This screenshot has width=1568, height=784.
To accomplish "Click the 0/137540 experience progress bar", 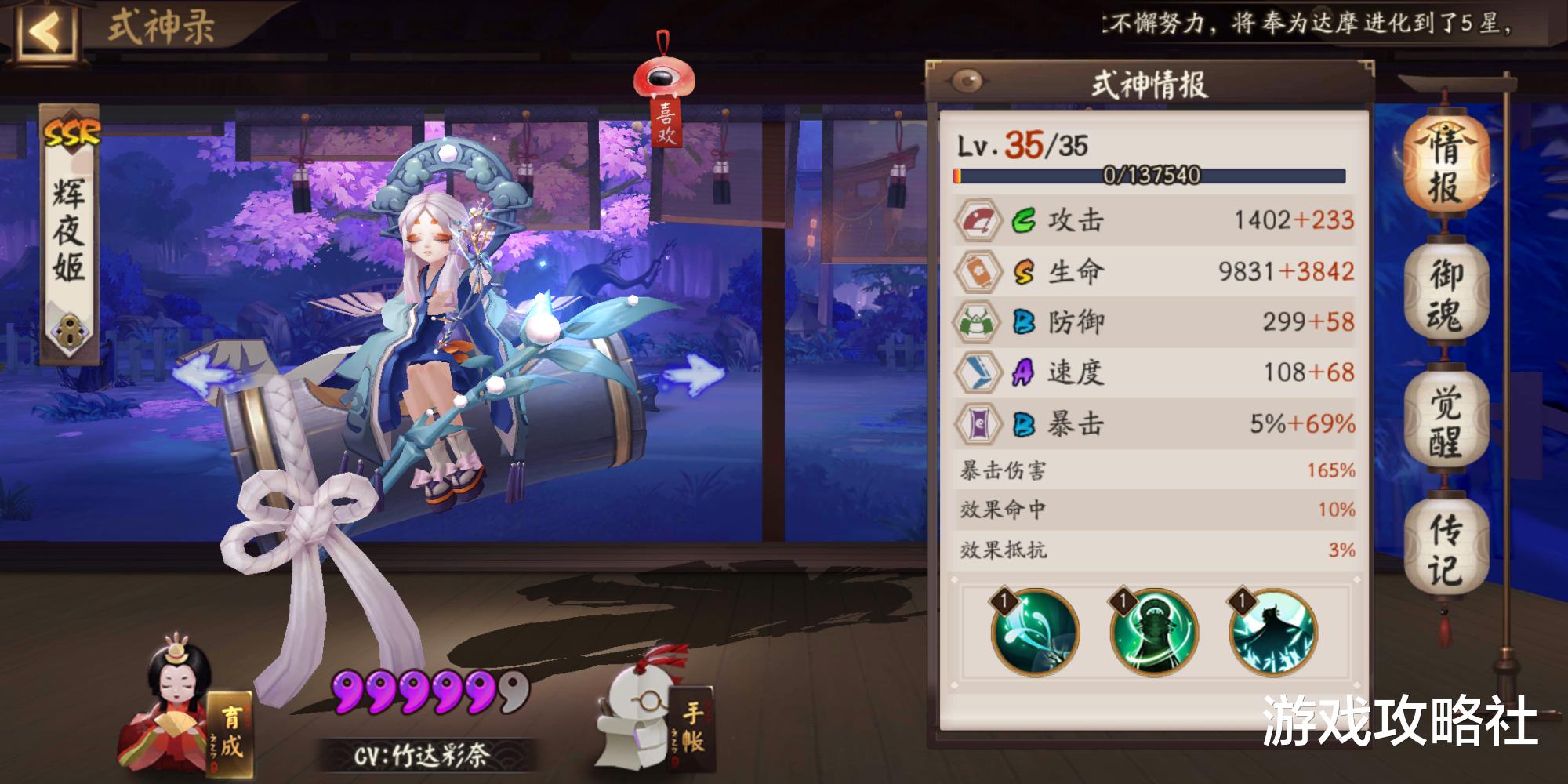I will click(1151, 177).
